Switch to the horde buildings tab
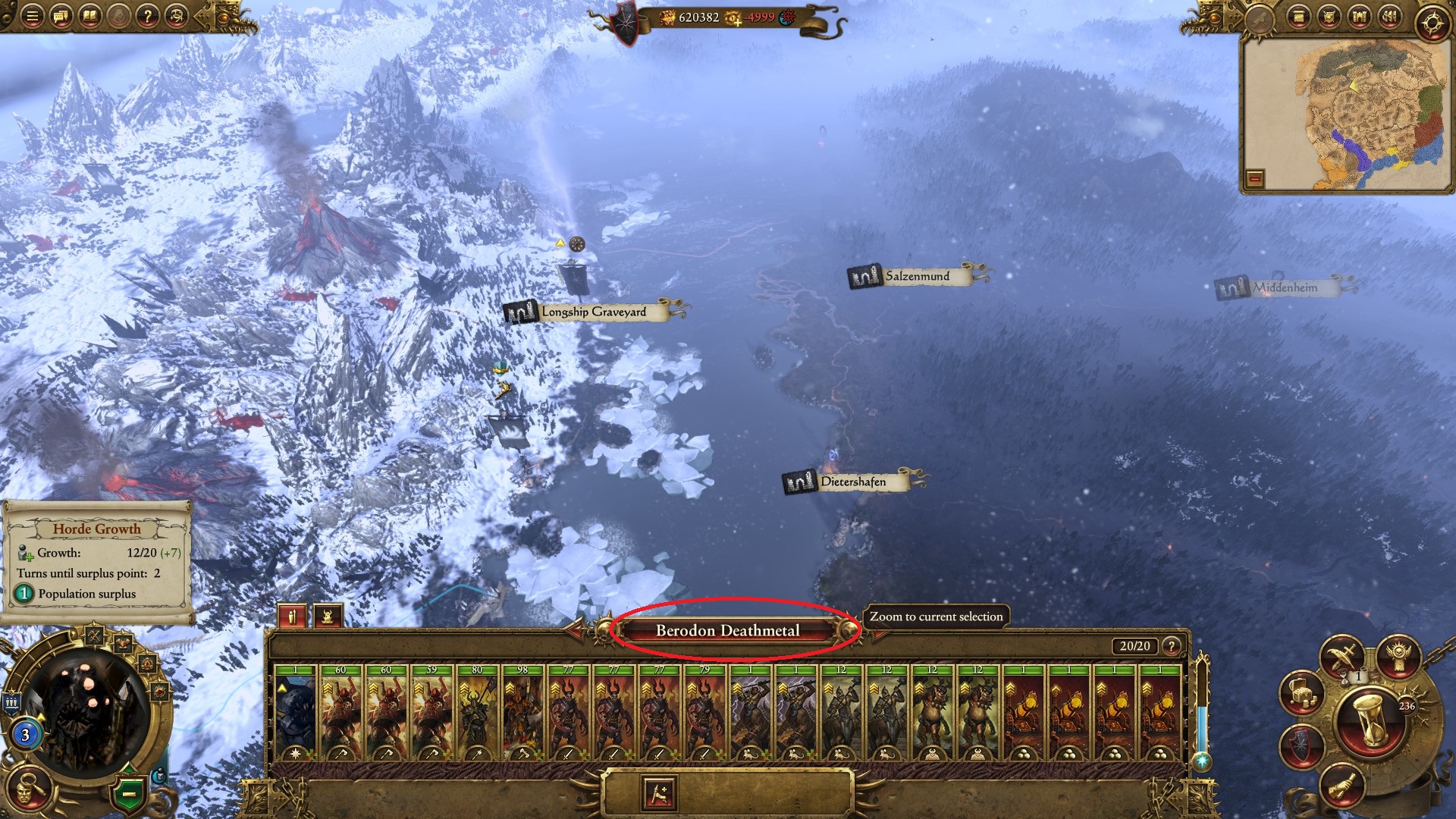This screenshot has width=1456, height=819. [x=328, y=617]
